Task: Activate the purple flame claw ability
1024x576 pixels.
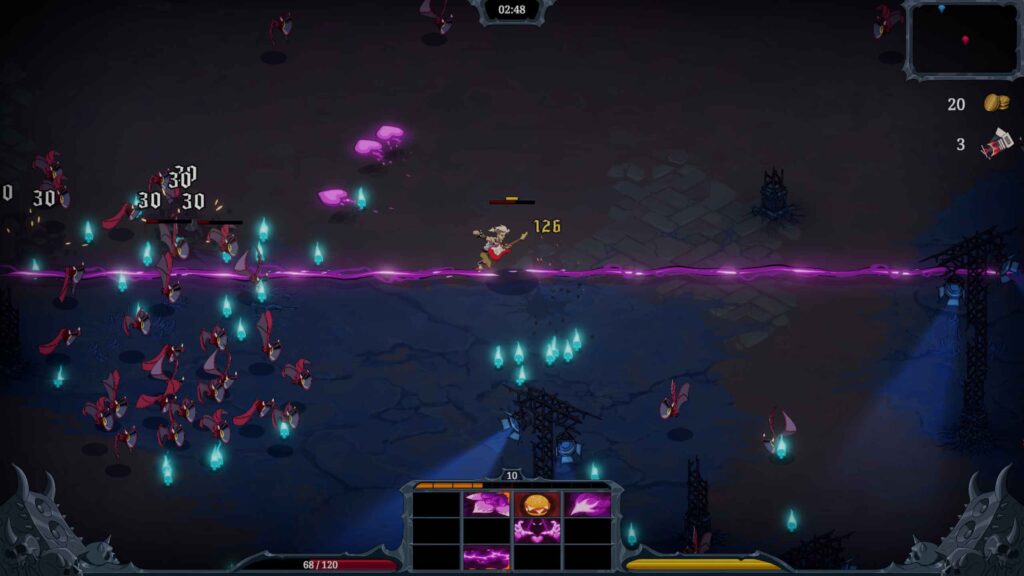Action: pos(588,505)
